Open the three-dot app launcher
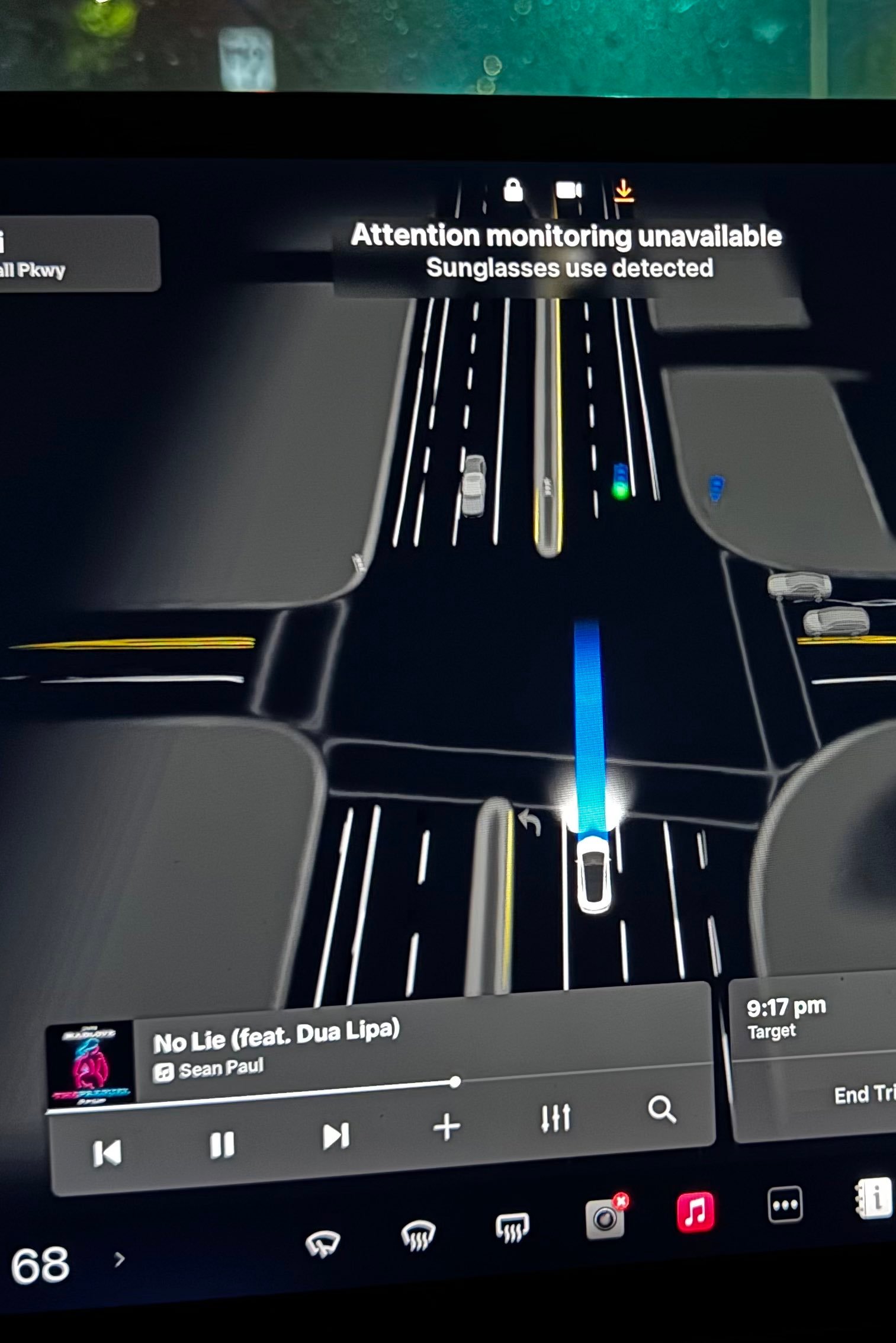This screenshot has height=1343, width=896. pos(785,1204)
